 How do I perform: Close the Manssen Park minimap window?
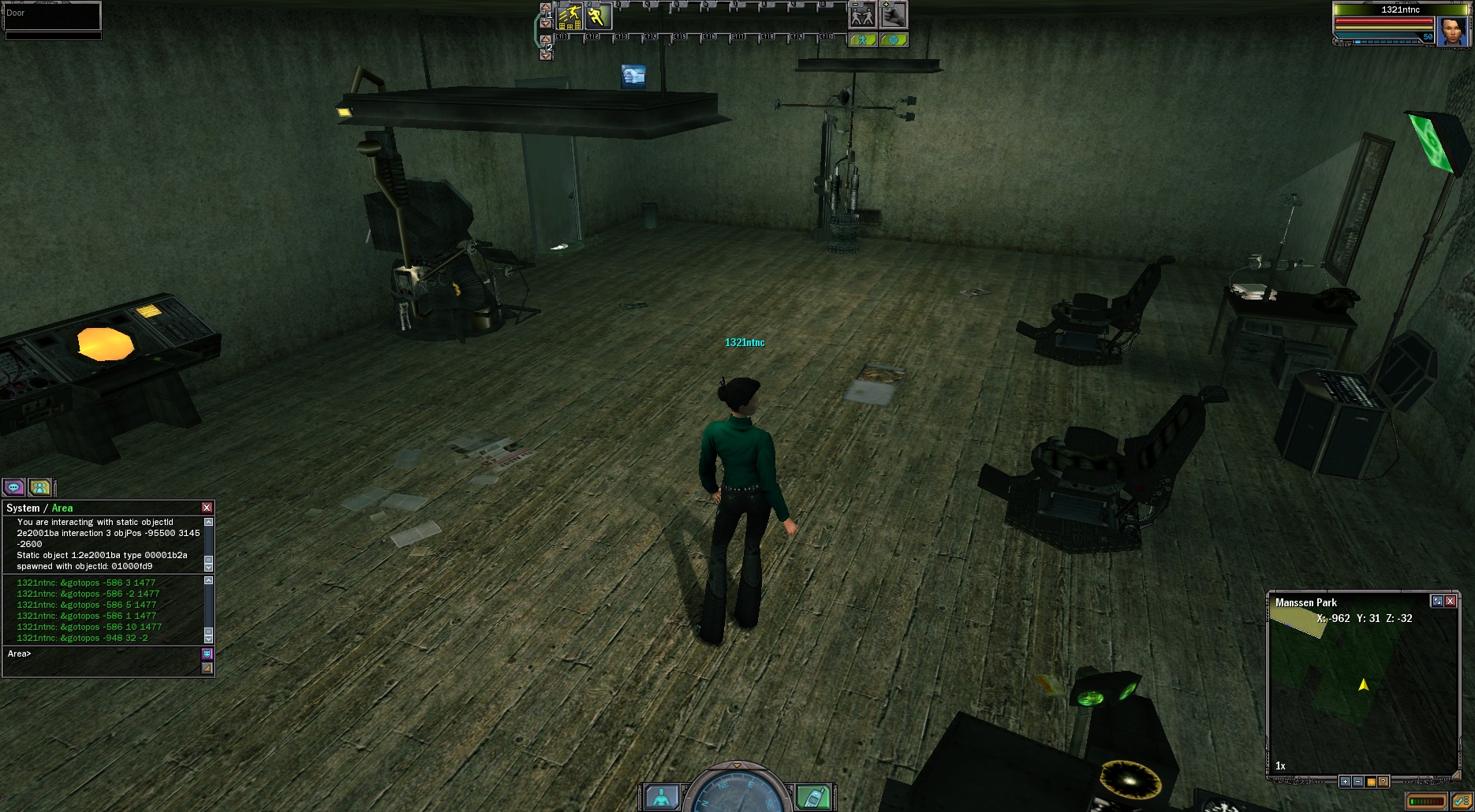pyautogui.click(x=1450, y=601)
